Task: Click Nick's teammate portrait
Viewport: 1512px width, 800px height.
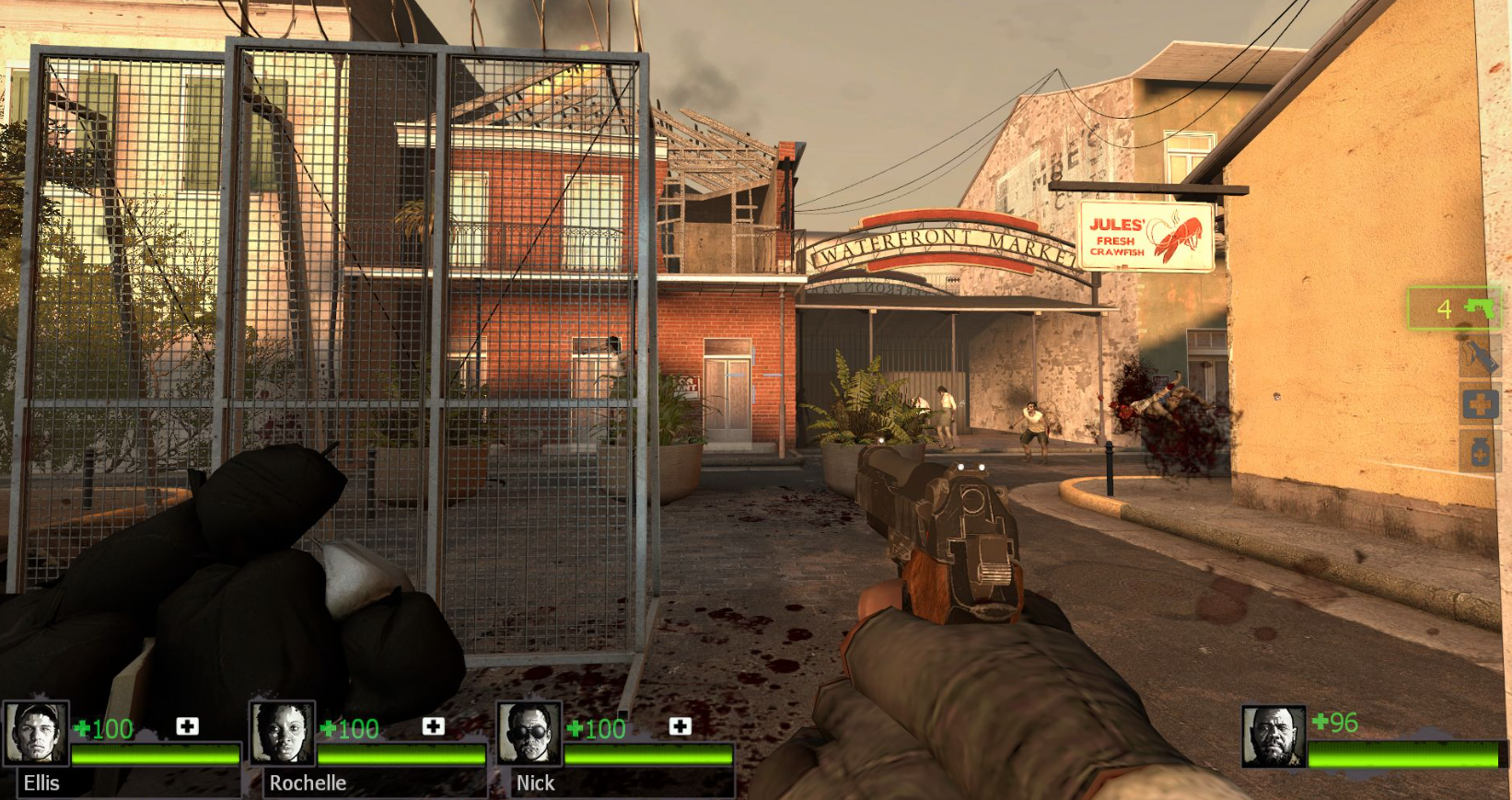Action: [529, 733]
